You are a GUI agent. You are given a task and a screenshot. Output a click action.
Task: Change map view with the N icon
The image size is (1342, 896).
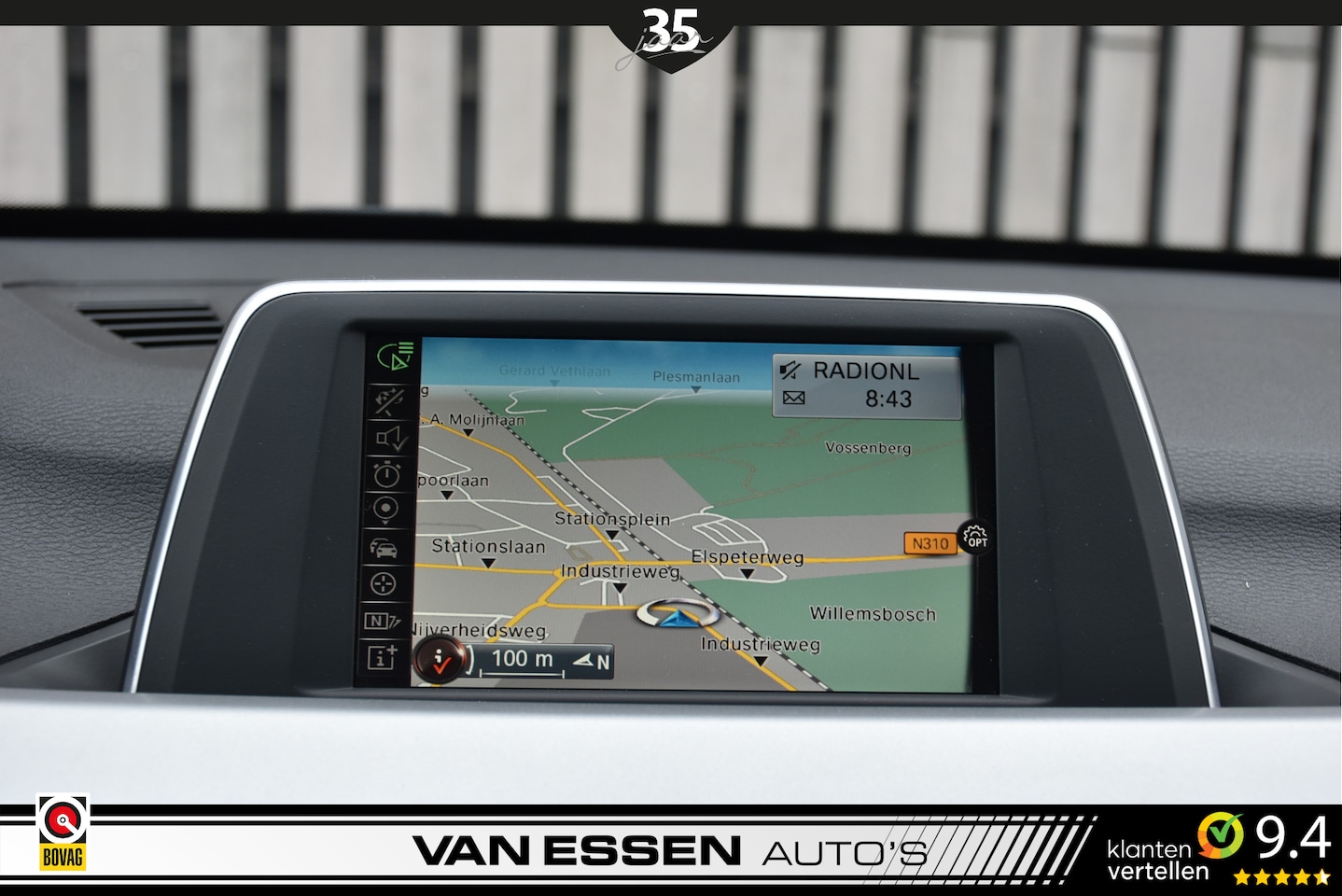381,621
